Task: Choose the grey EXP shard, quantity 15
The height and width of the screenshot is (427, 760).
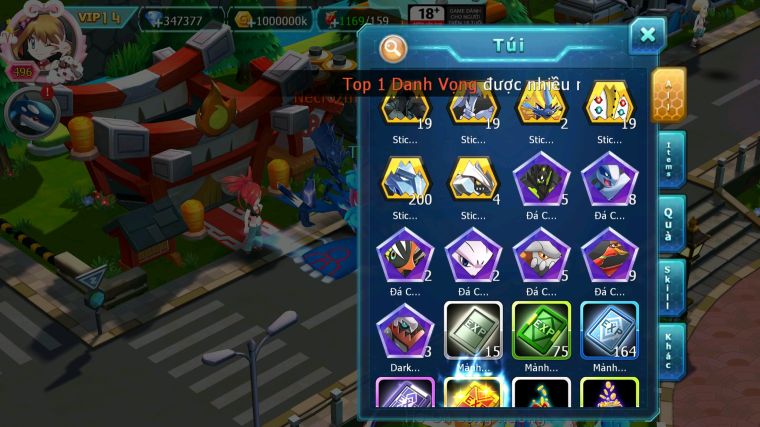Action: 473,331
